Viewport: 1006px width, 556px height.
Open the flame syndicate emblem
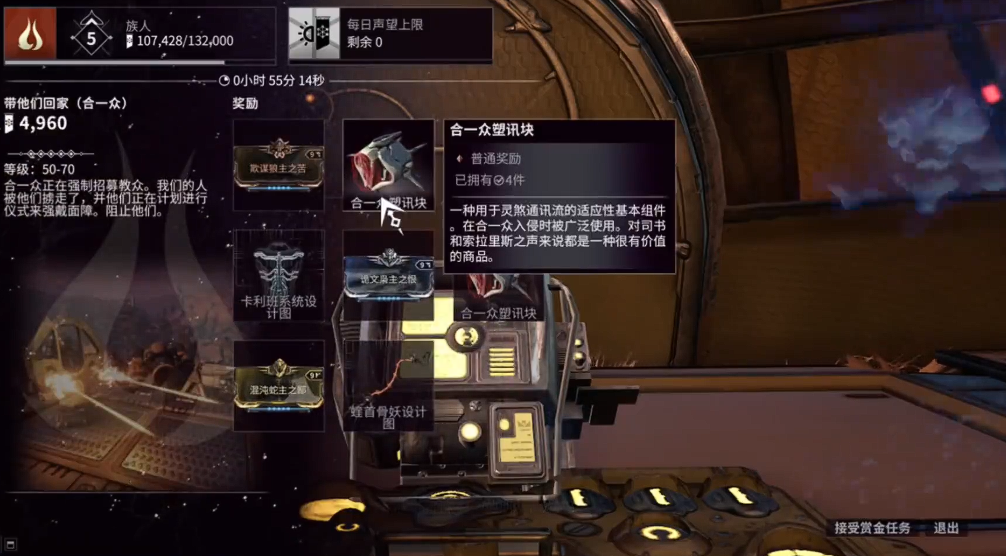(x=30, y=35)
